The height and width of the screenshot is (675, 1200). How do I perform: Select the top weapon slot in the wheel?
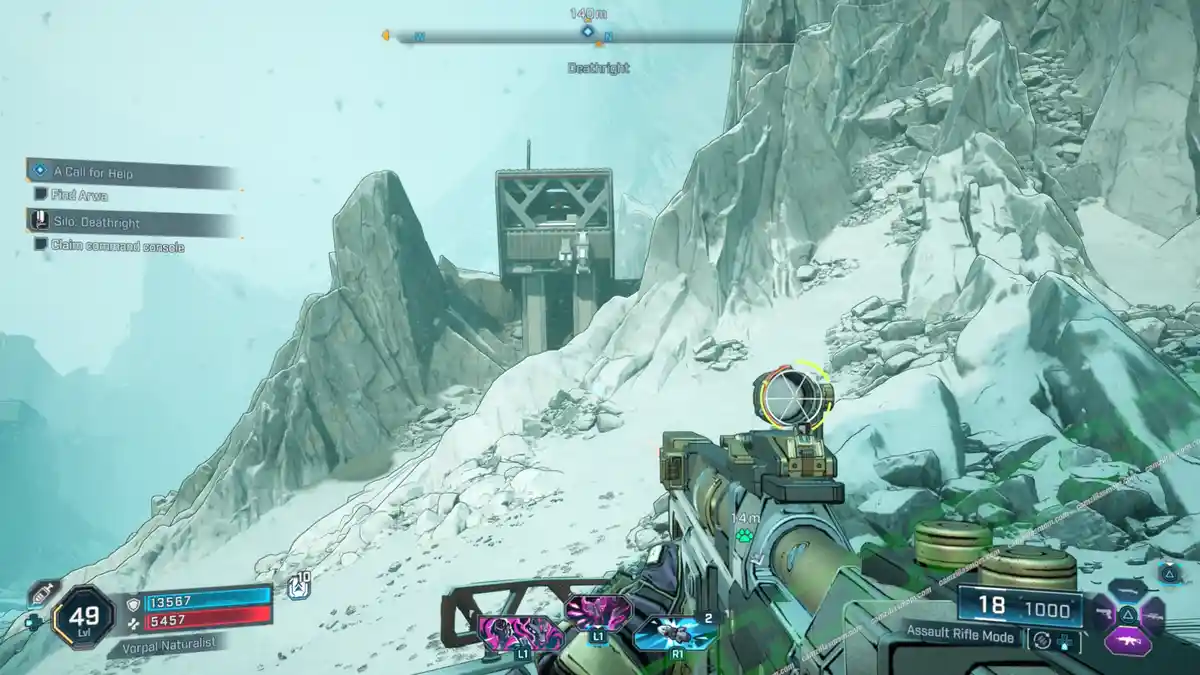(x=1127, y=589)
